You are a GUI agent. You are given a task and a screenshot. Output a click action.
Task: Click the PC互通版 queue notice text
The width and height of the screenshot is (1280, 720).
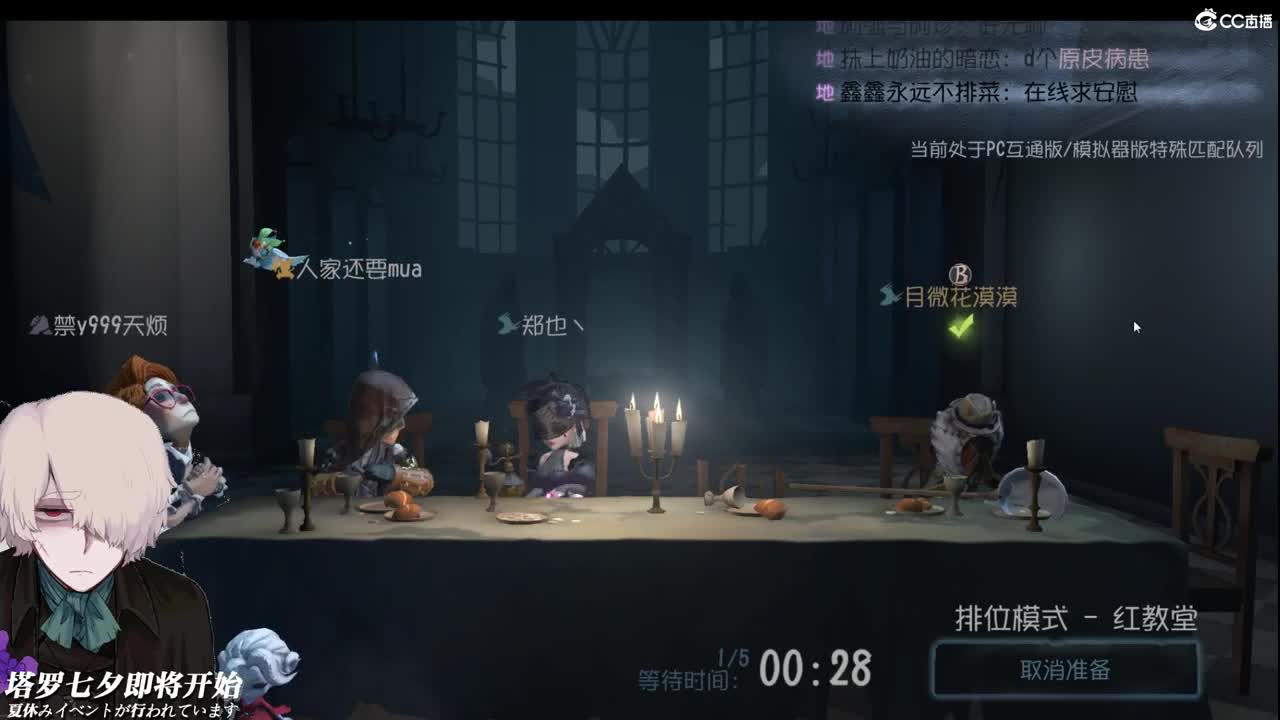tap(1084, 153)
